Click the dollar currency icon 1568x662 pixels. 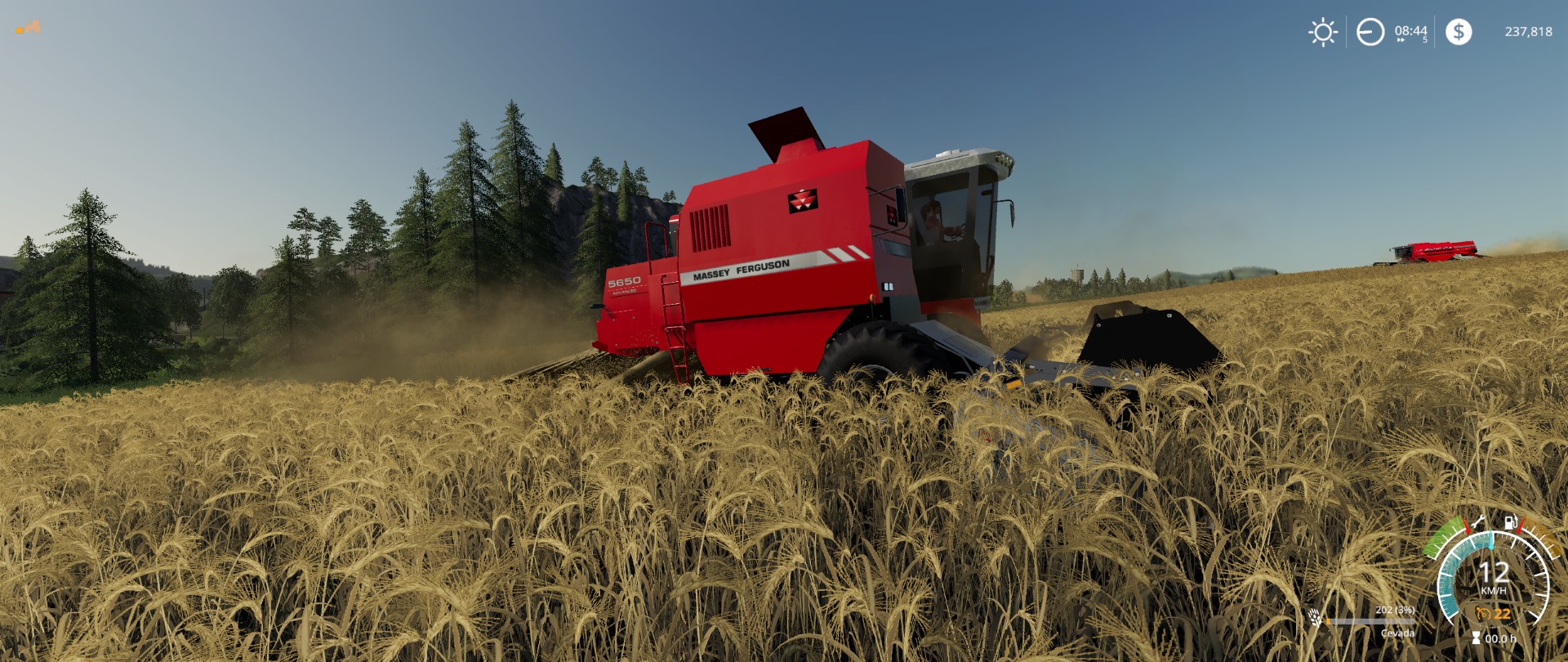[1459, 33]
